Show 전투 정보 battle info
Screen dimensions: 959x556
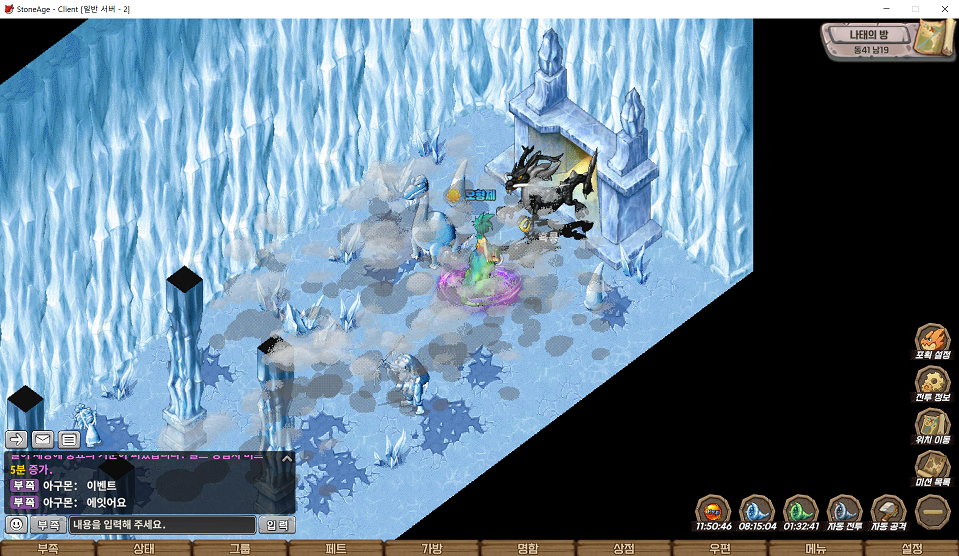coord(932,383)
